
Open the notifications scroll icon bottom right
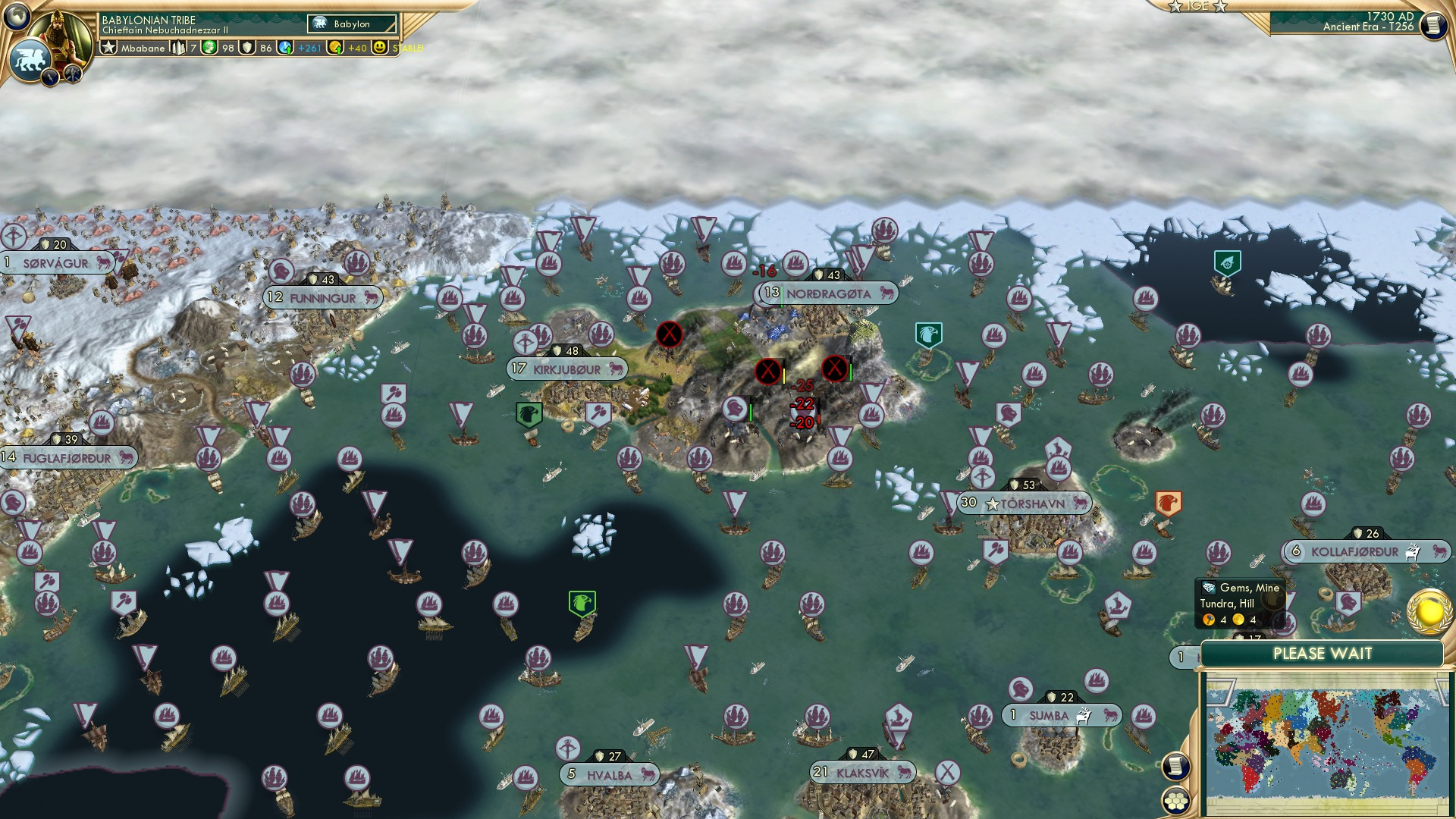coord(1175,767)
